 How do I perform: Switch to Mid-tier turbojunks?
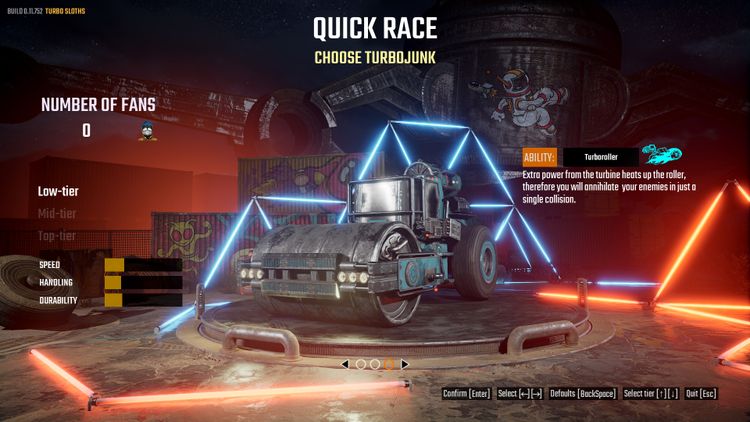(x=58, y=213)
